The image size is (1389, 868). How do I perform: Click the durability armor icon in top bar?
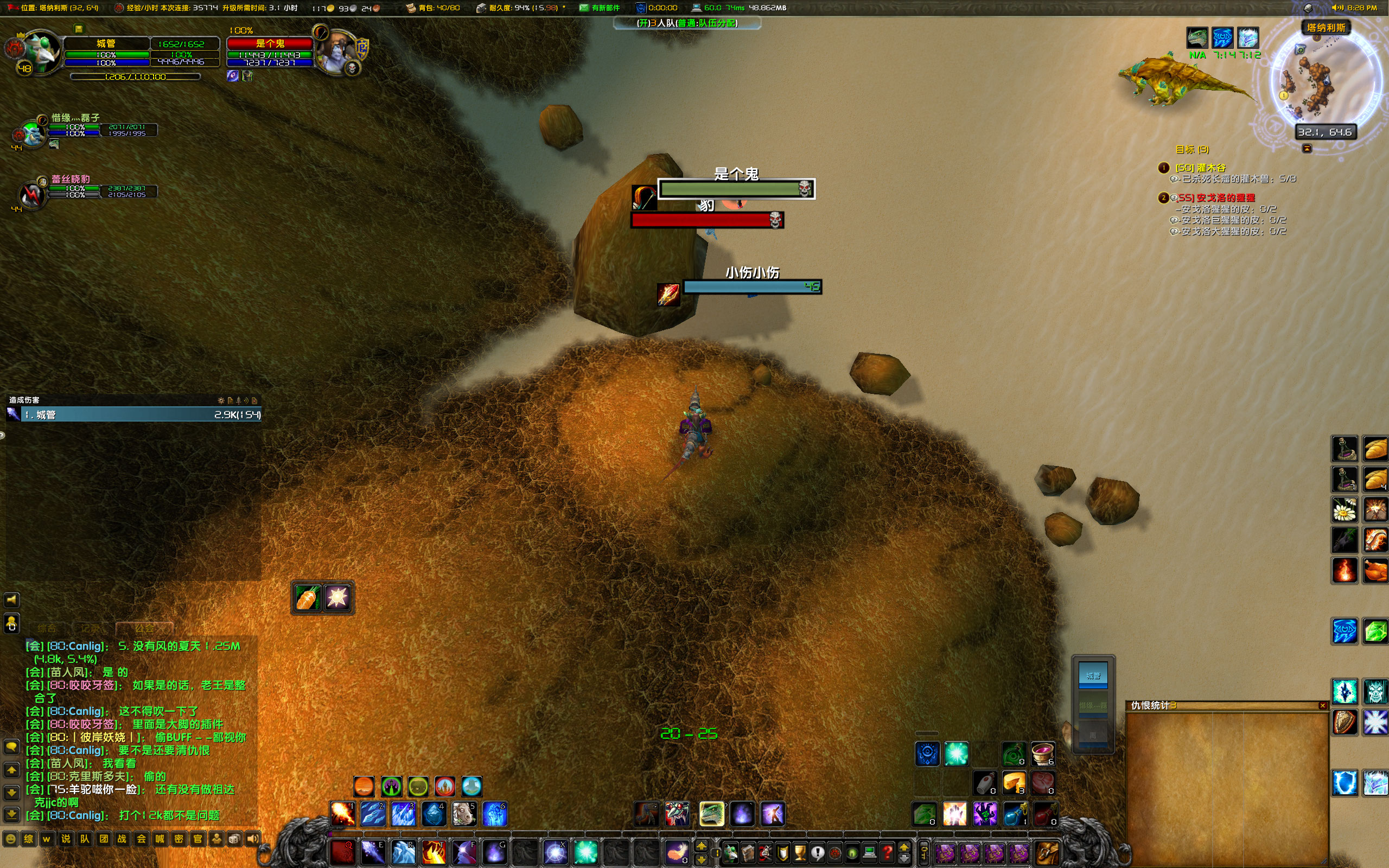click(x=481, y=8)
